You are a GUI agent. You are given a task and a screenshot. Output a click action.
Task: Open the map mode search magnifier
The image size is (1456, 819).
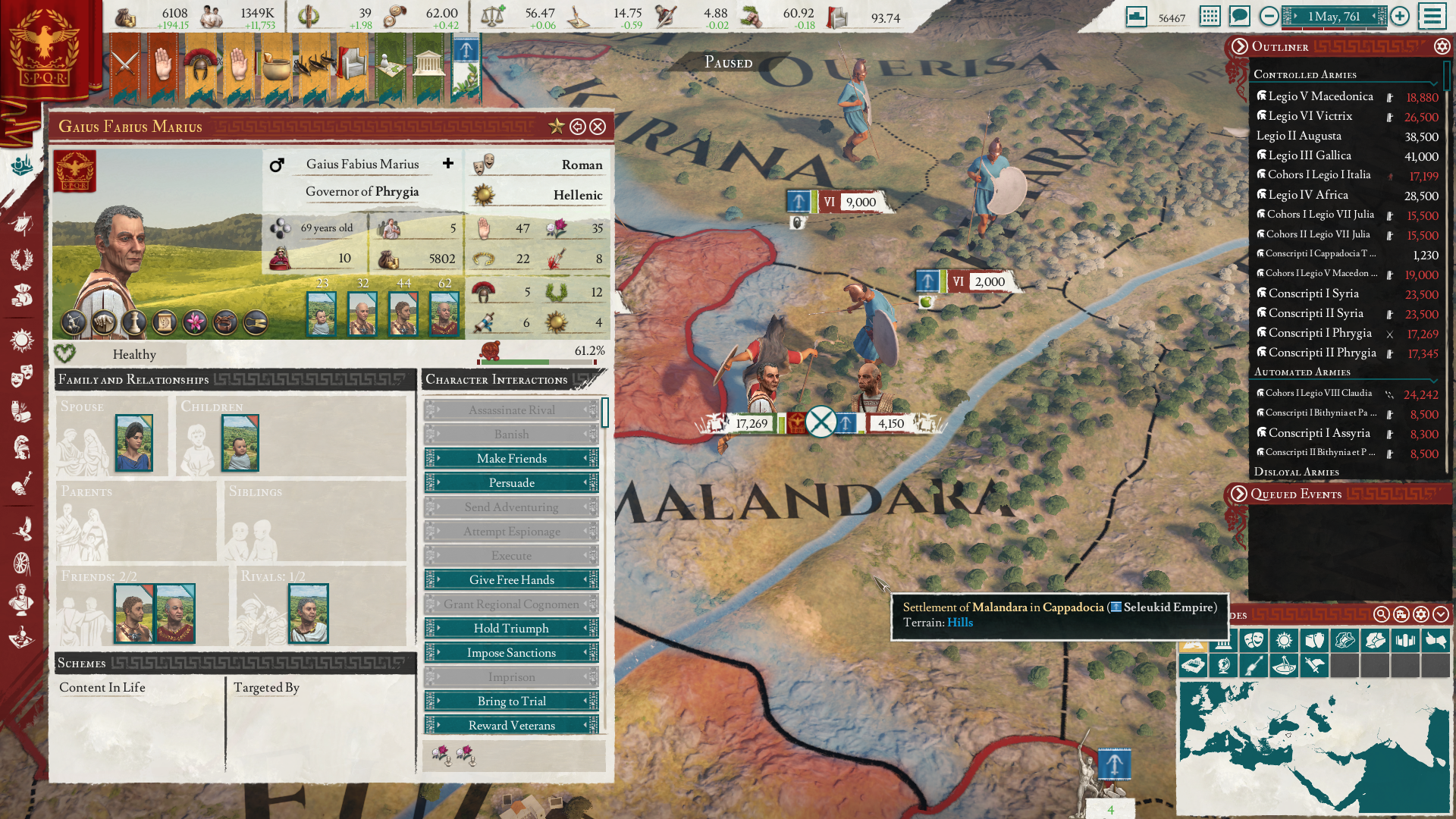[1382, 616]
